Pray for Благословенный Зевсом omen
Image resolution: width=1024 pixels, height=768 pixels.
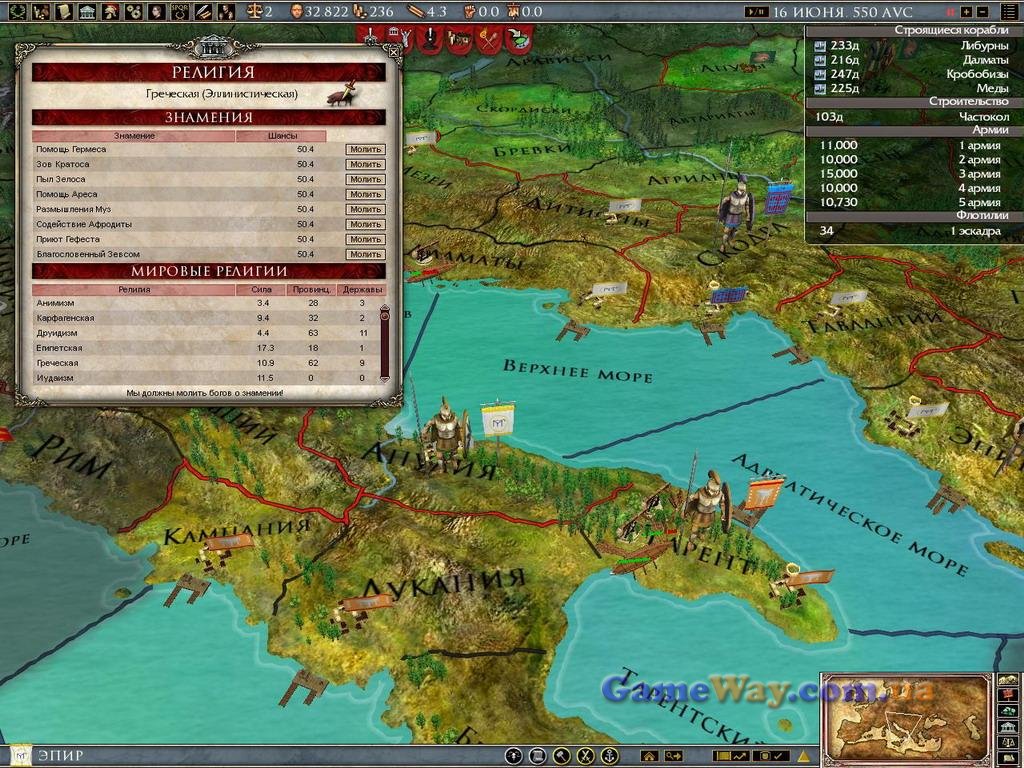(x=365, y=254)
